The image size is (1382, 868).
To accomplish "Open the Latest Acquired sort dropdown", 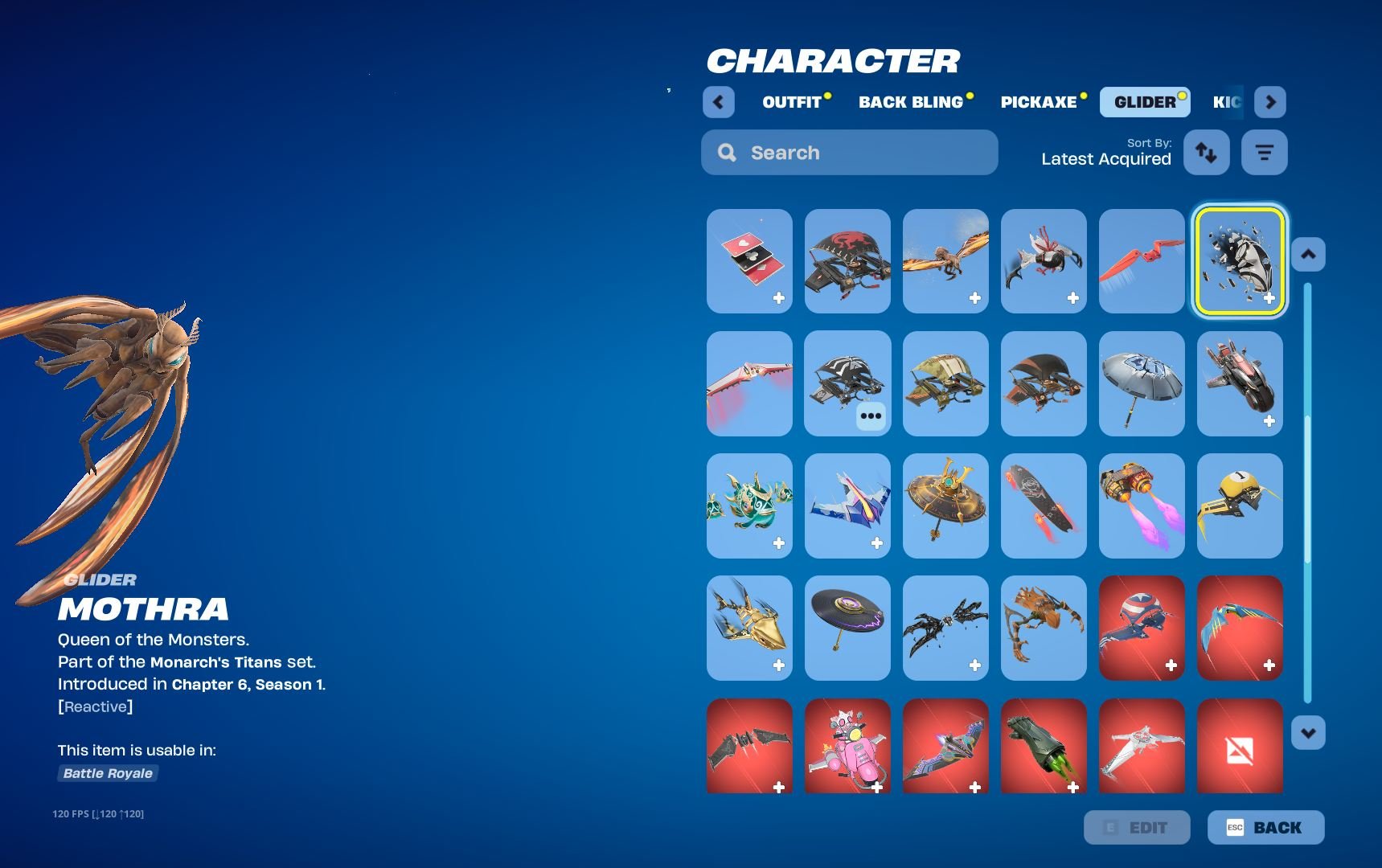I will (1105, 159).
